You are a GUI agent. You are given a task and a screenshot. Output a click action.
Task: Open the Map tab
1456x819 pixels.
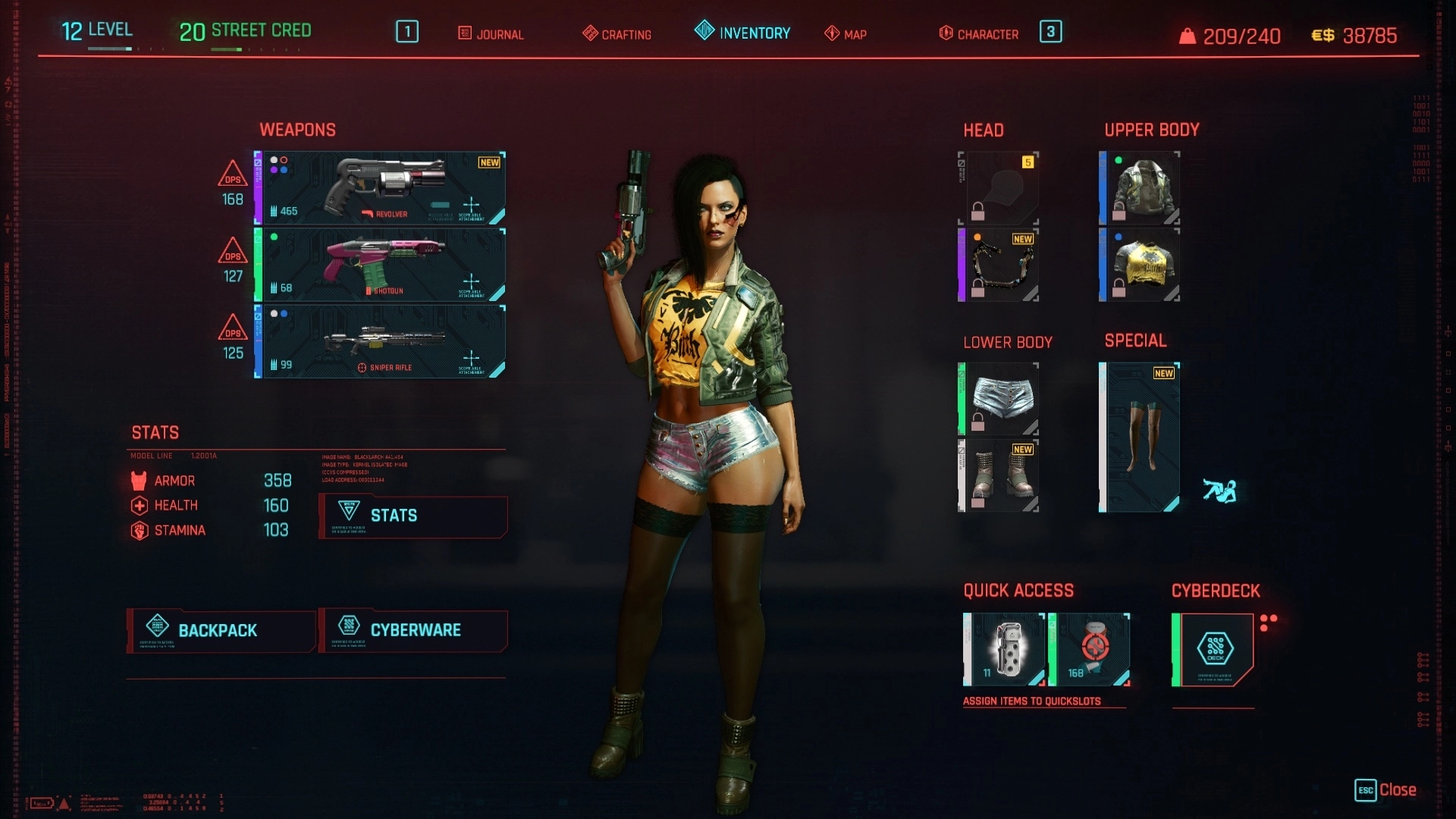pyautogui.click(x=846, y=34)
